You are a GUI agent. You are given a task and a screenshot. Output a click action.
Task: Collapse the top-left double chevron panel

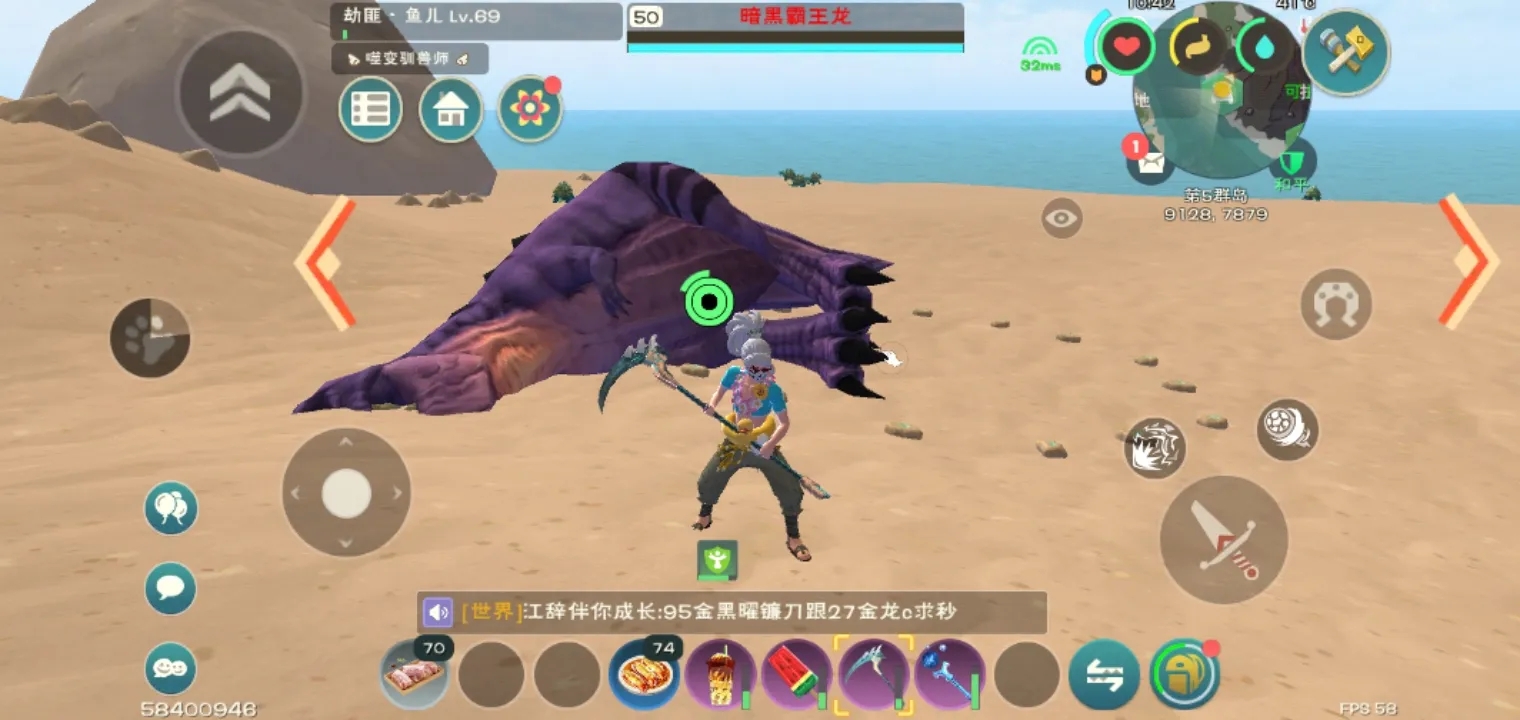(238, 92)
